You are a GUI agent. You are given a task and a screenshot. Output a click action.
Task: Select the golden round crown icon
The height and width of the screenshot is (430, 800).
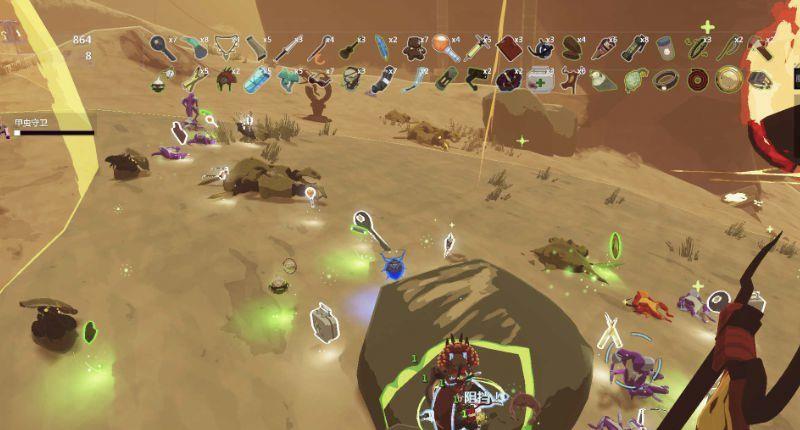pyautogui.click(x=730, y=78)
